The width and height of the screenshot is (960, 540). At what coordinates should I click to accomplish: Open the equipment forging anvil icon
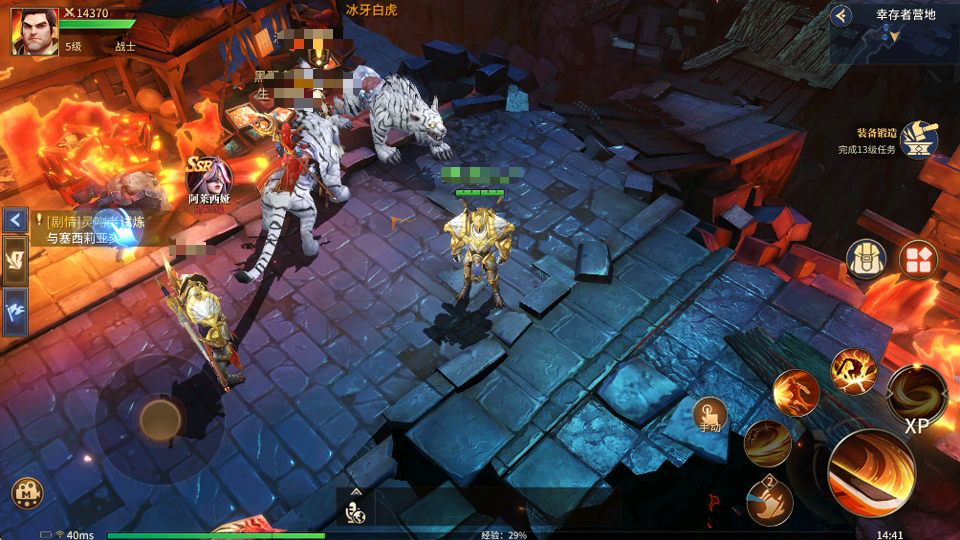[918, 140]
